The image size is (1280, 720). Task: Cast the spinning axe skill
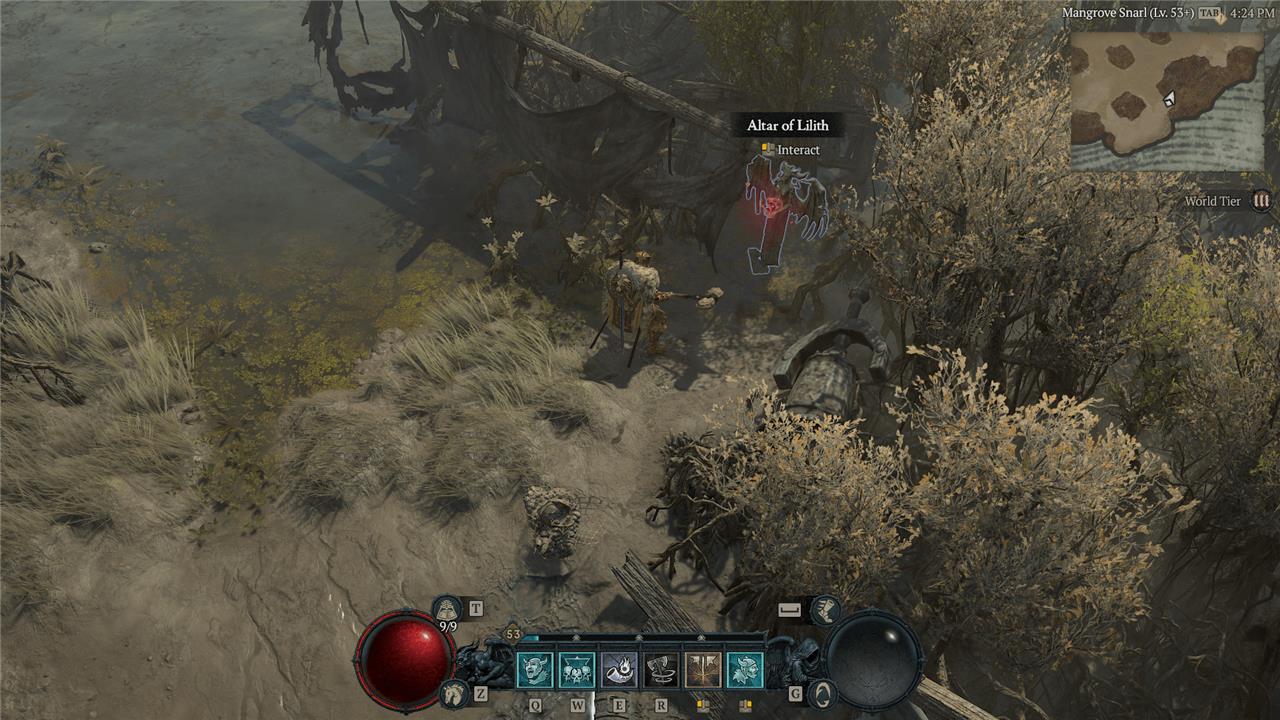click(661, 669)
